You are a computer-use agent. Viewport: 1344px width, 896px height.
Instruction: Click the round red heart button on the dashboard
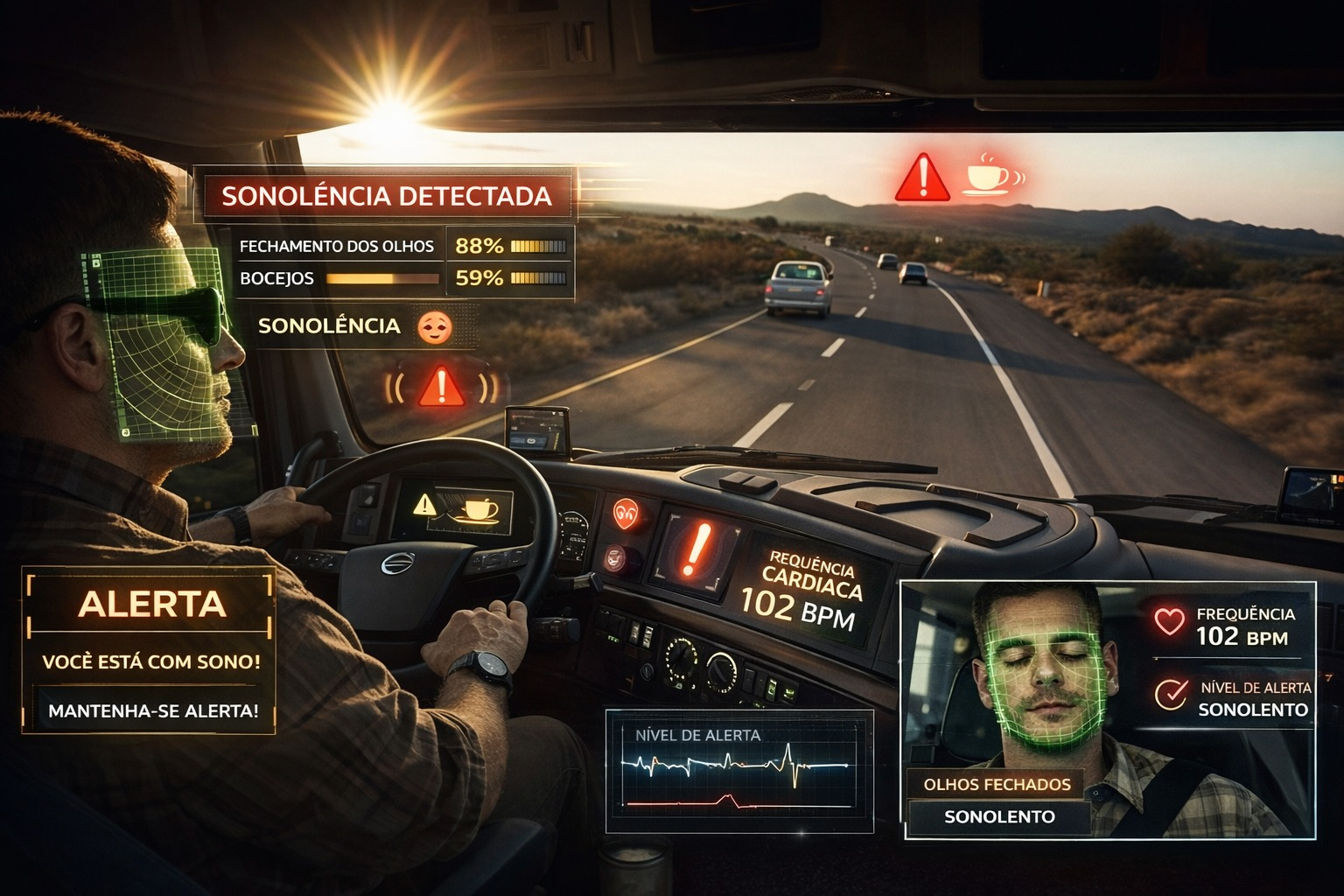626,514
